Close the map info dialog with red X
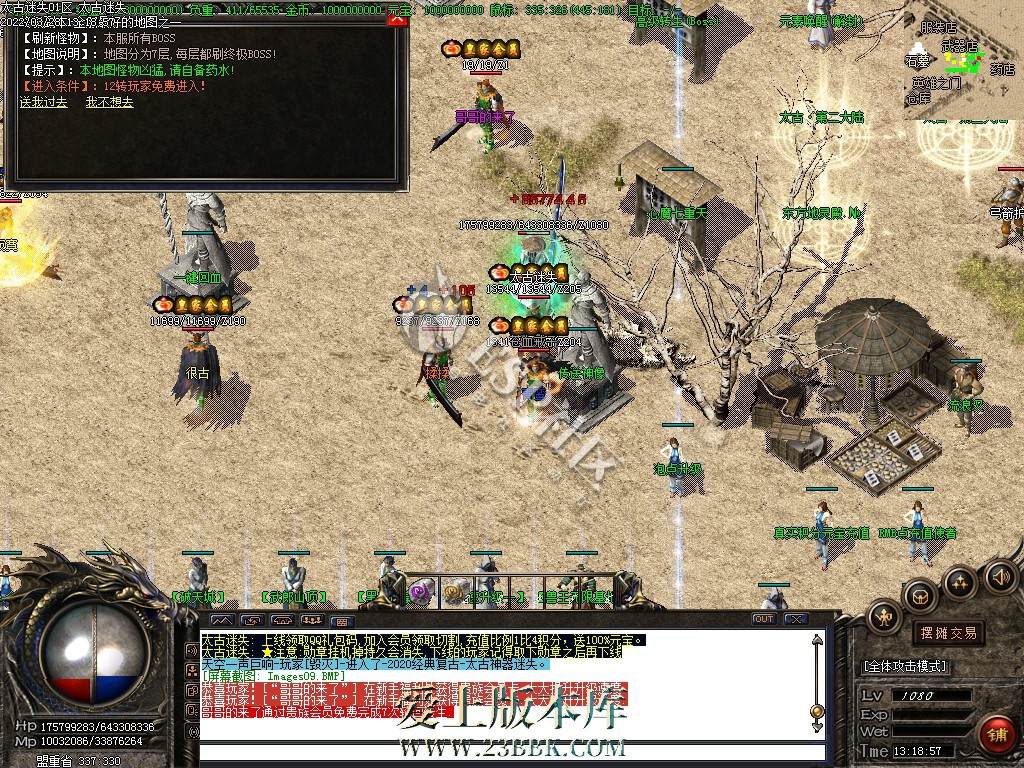This screenshot has width=1024, height=768. point(397,21)
